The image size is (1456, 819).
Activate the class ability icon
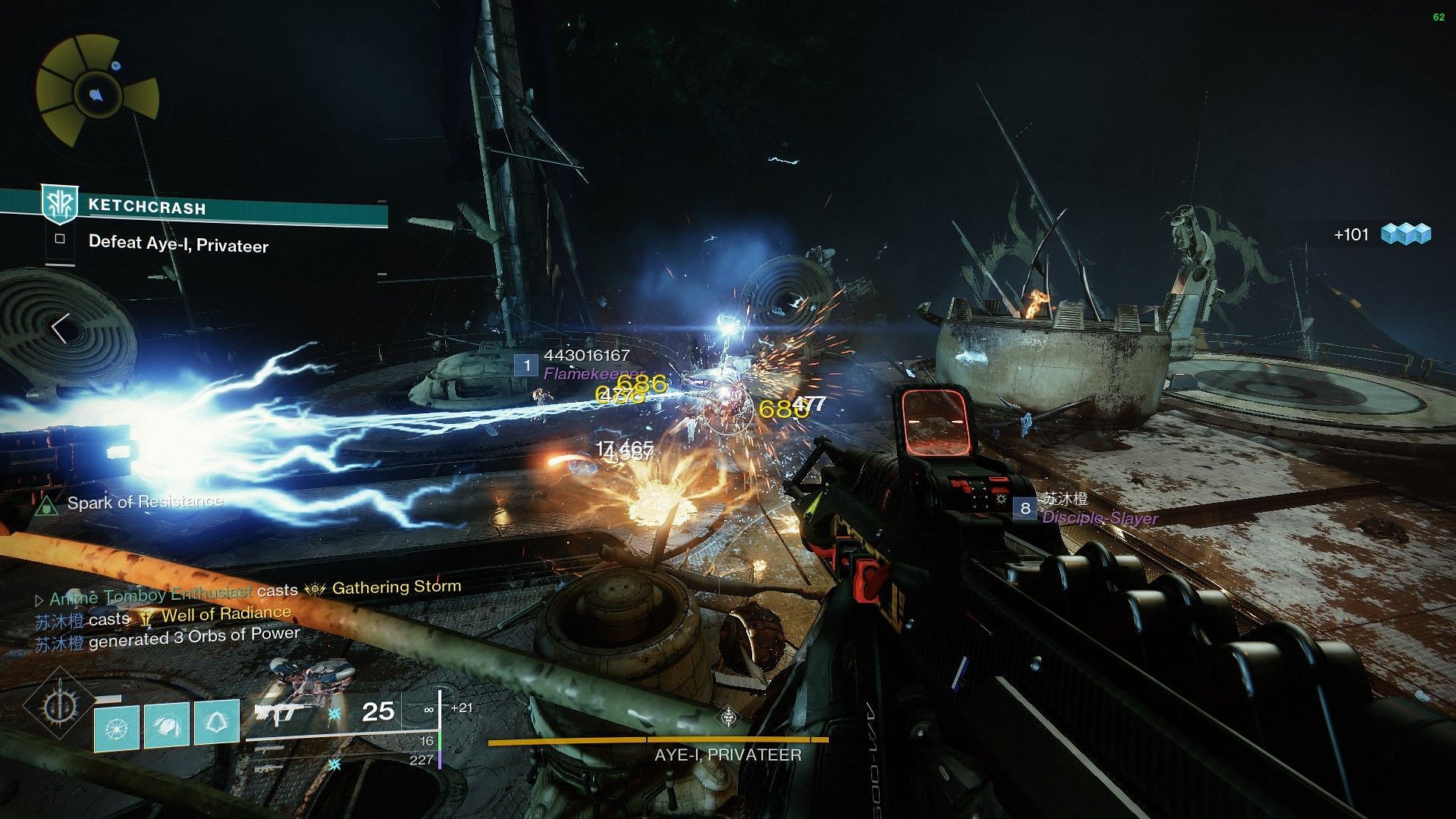click(x=217, y=722)
